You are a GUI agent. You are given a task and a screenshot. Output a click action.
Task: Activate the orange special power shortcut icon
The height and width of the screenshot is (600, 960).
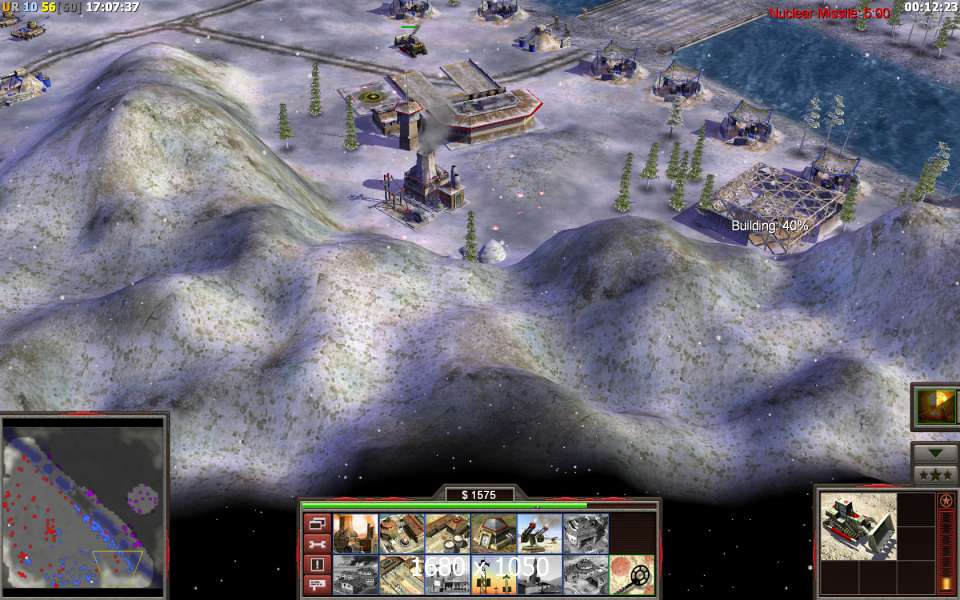tap(936, 406)
